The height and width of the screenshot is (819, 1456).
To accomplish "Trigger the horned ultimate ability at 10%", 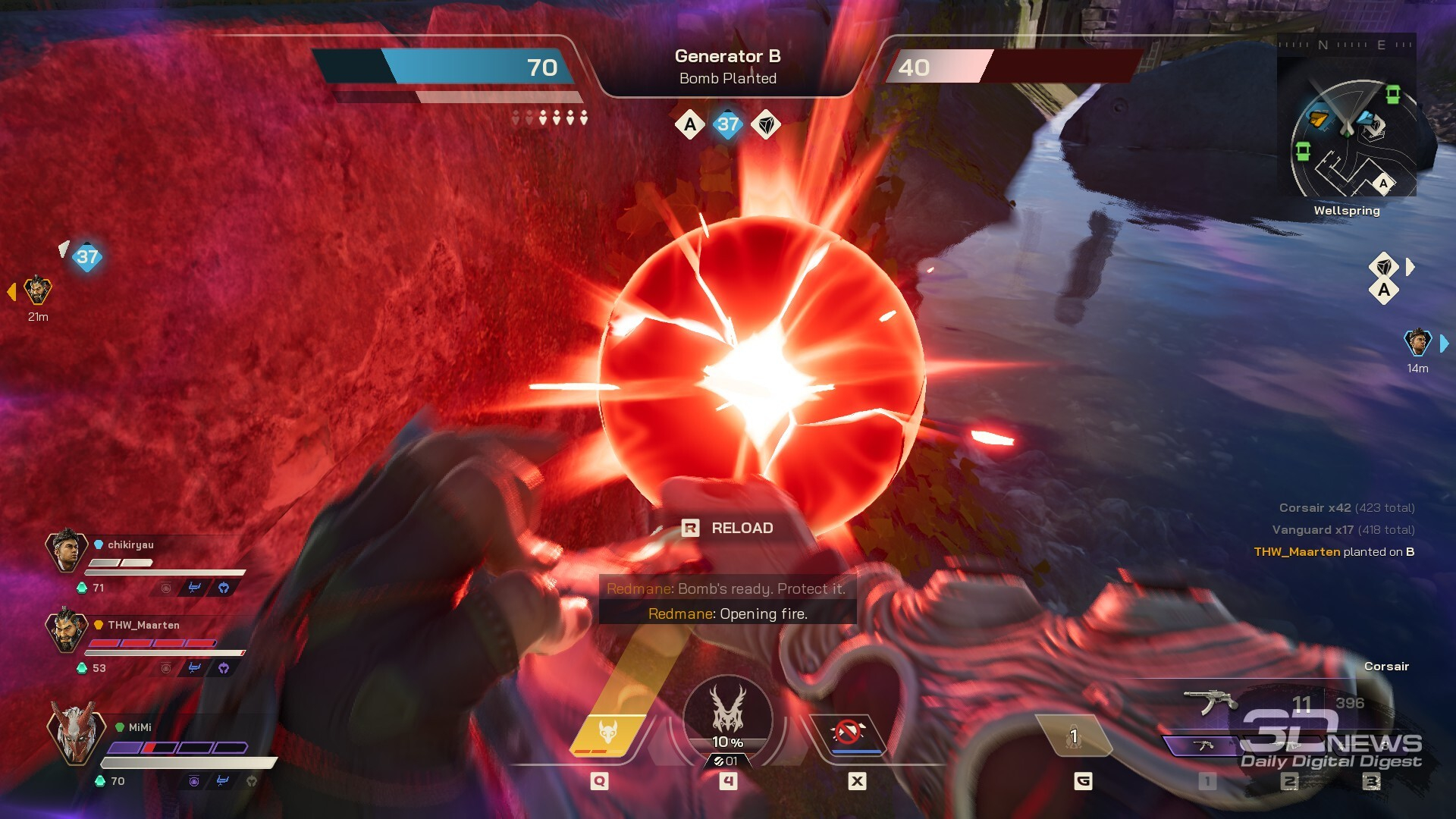I will pyautogui.click(x=728, y=717).
